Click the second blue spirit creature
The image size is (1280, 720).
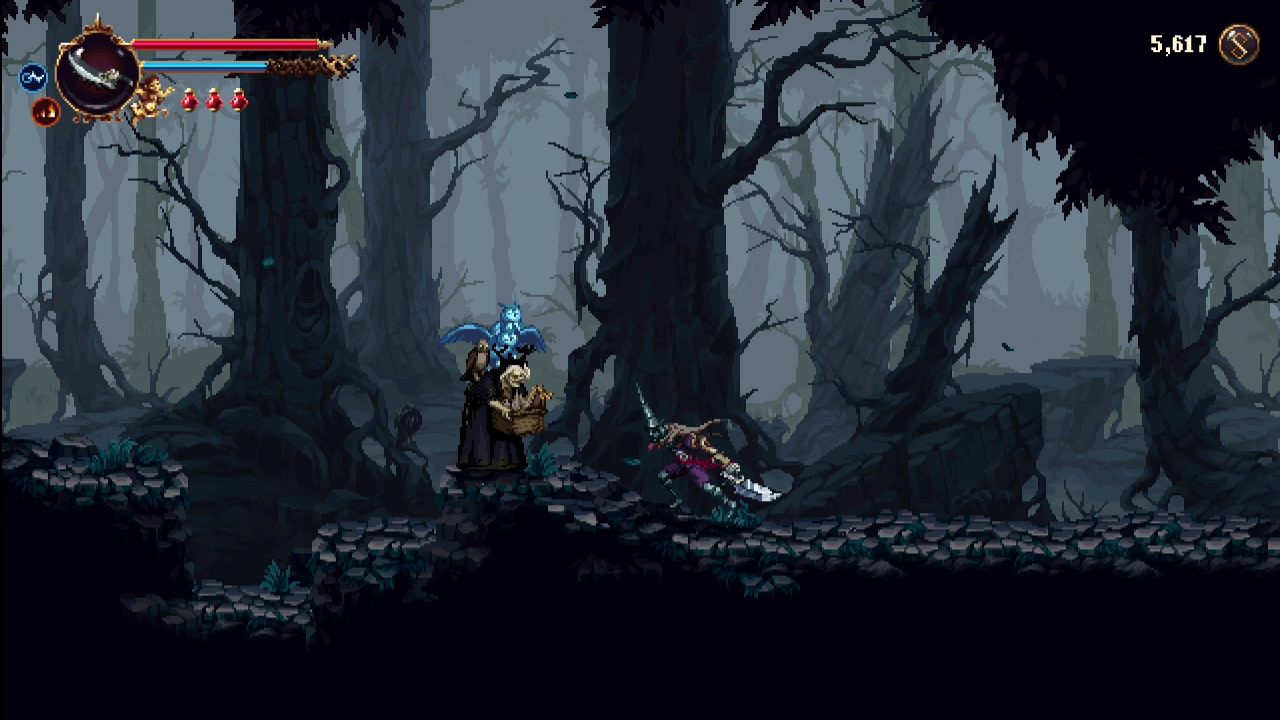click(x=510, y=340)
